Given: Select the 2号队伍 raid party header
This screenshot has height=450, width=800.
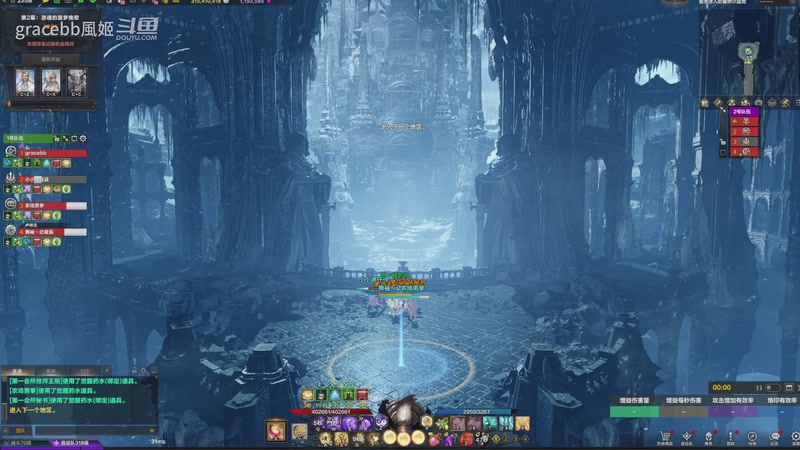Looking at the screenshot, I should (745, 111).
